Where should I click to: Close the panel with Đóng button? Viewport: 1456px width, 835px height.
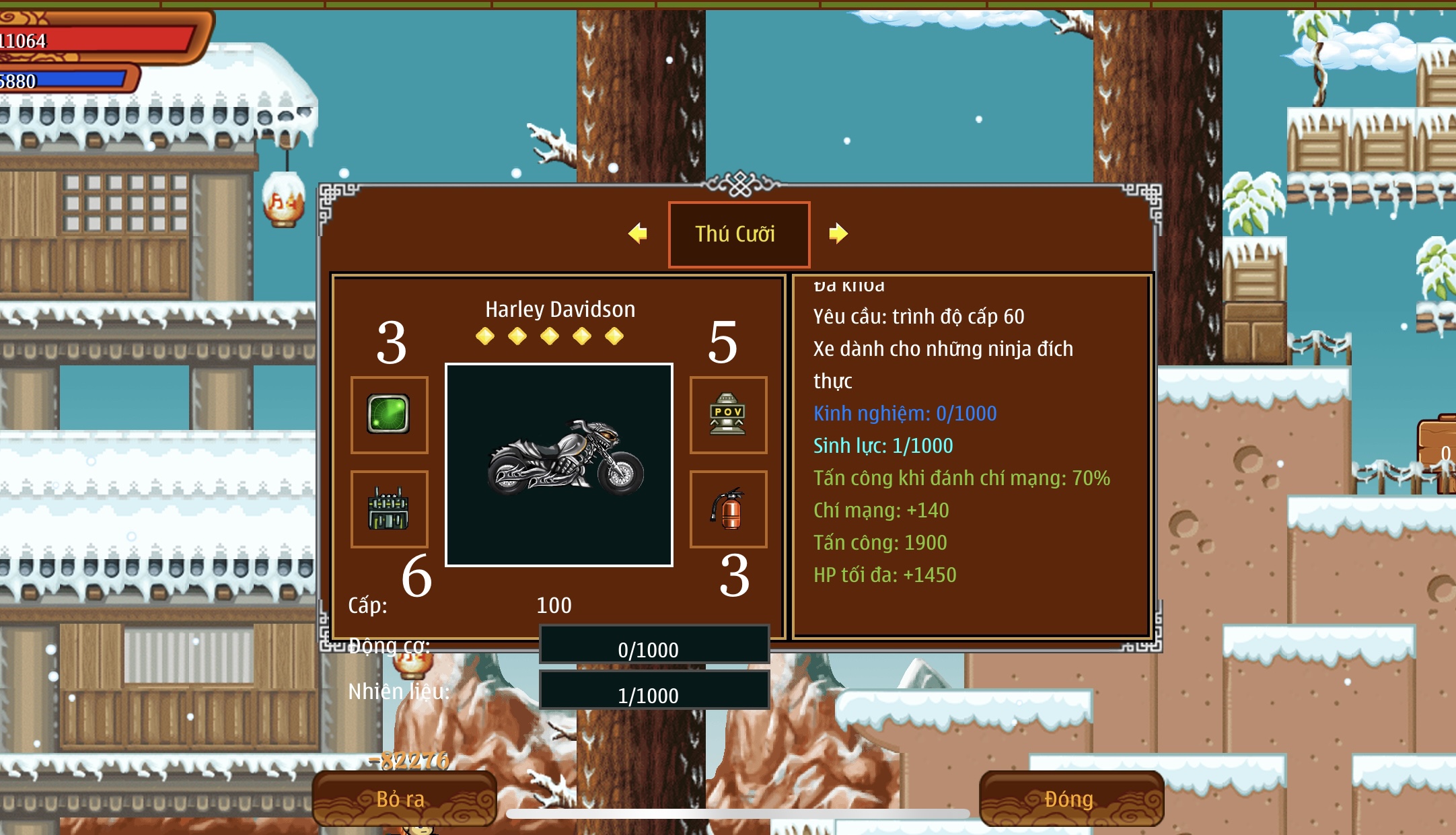(1070, 799)
